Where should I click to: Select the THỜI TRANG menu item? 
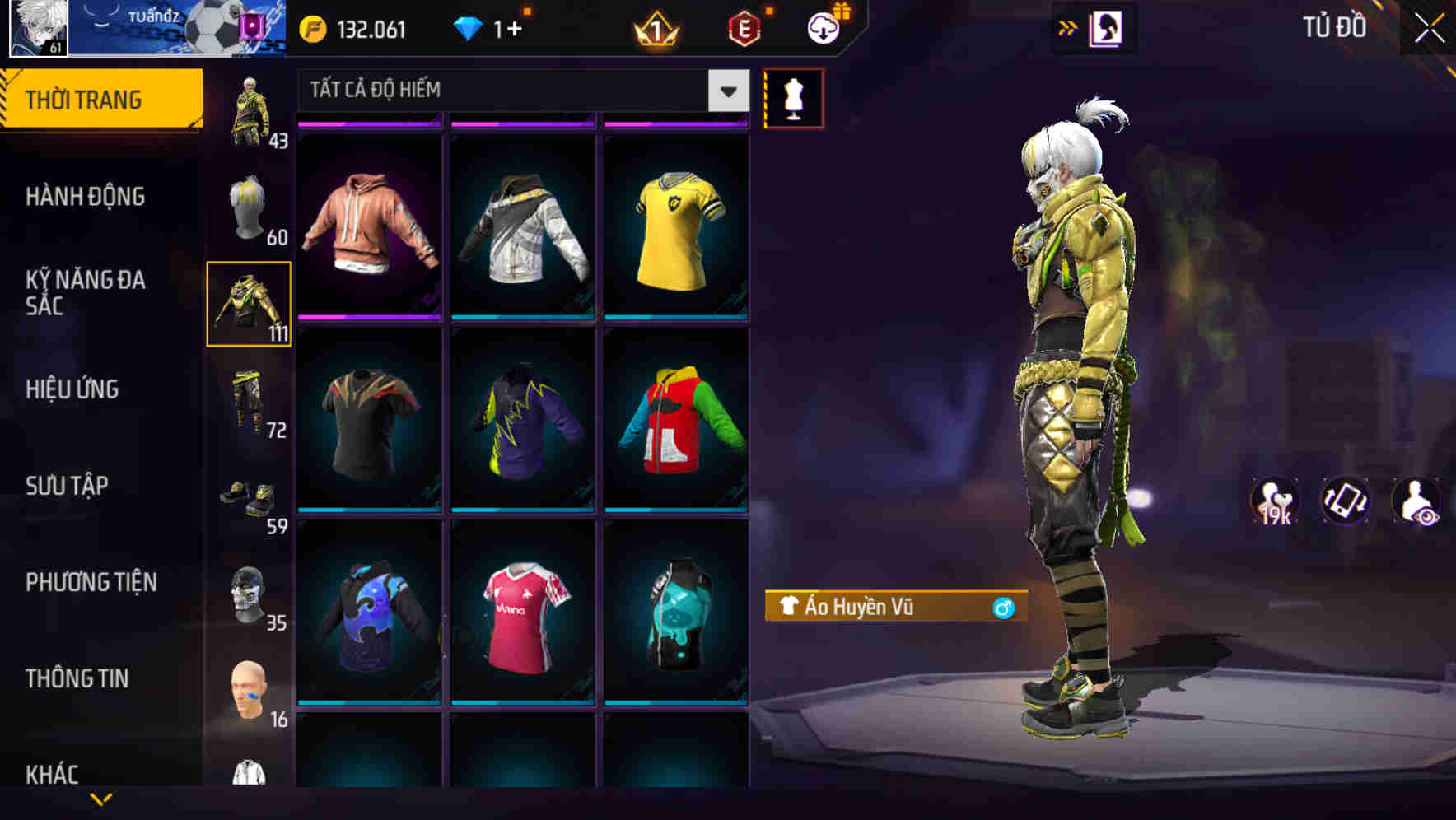click(85, 98)
